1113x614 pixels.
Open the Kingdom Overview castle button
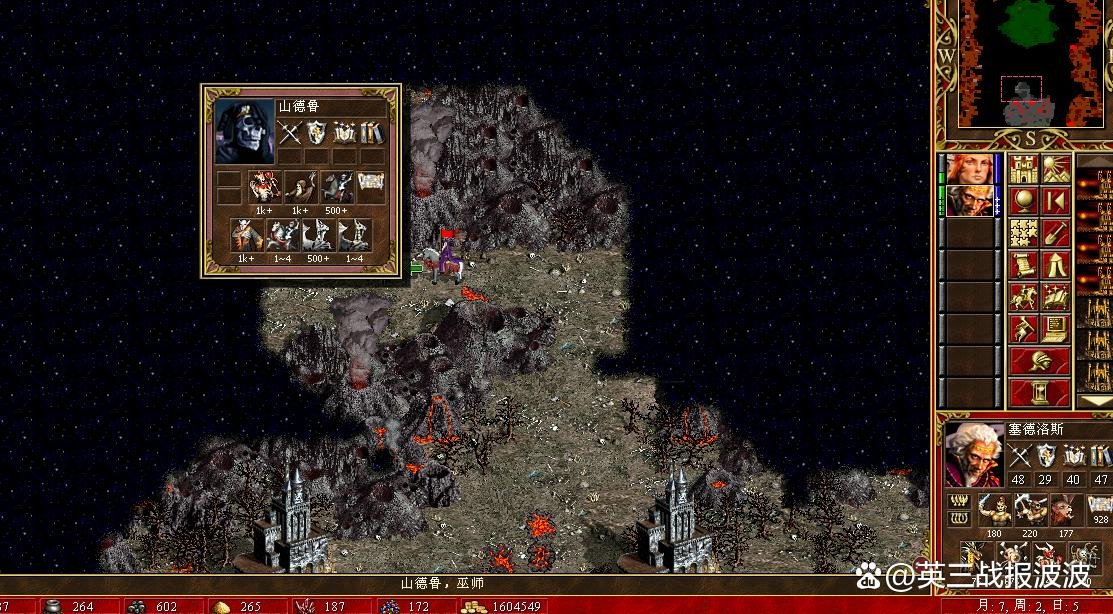tap(1023, 169)
